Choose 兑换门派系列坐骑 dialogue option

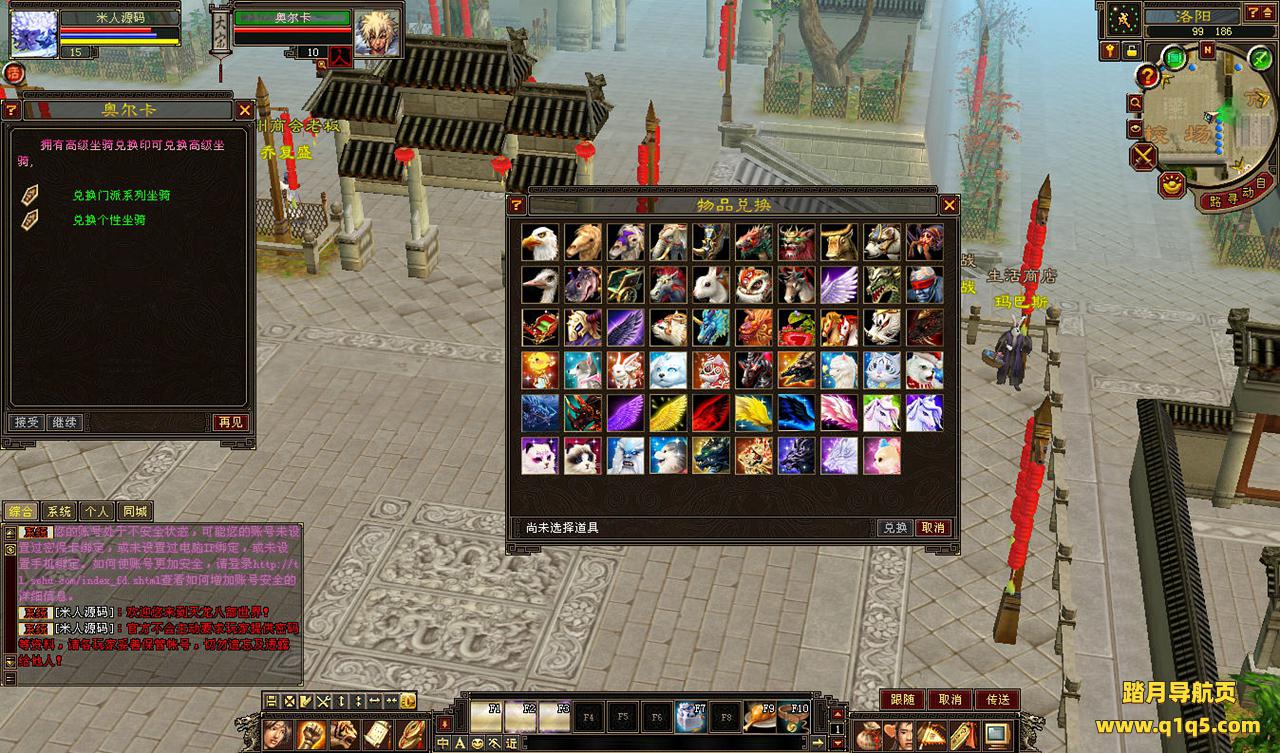coord(121,196)
